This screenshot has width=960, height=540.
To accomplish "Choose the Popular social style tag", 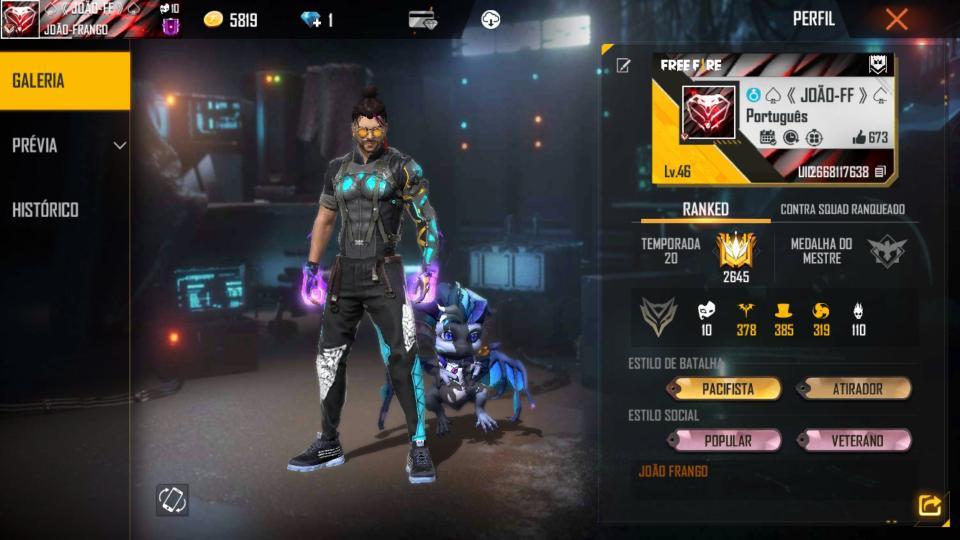I will [727, 440].
